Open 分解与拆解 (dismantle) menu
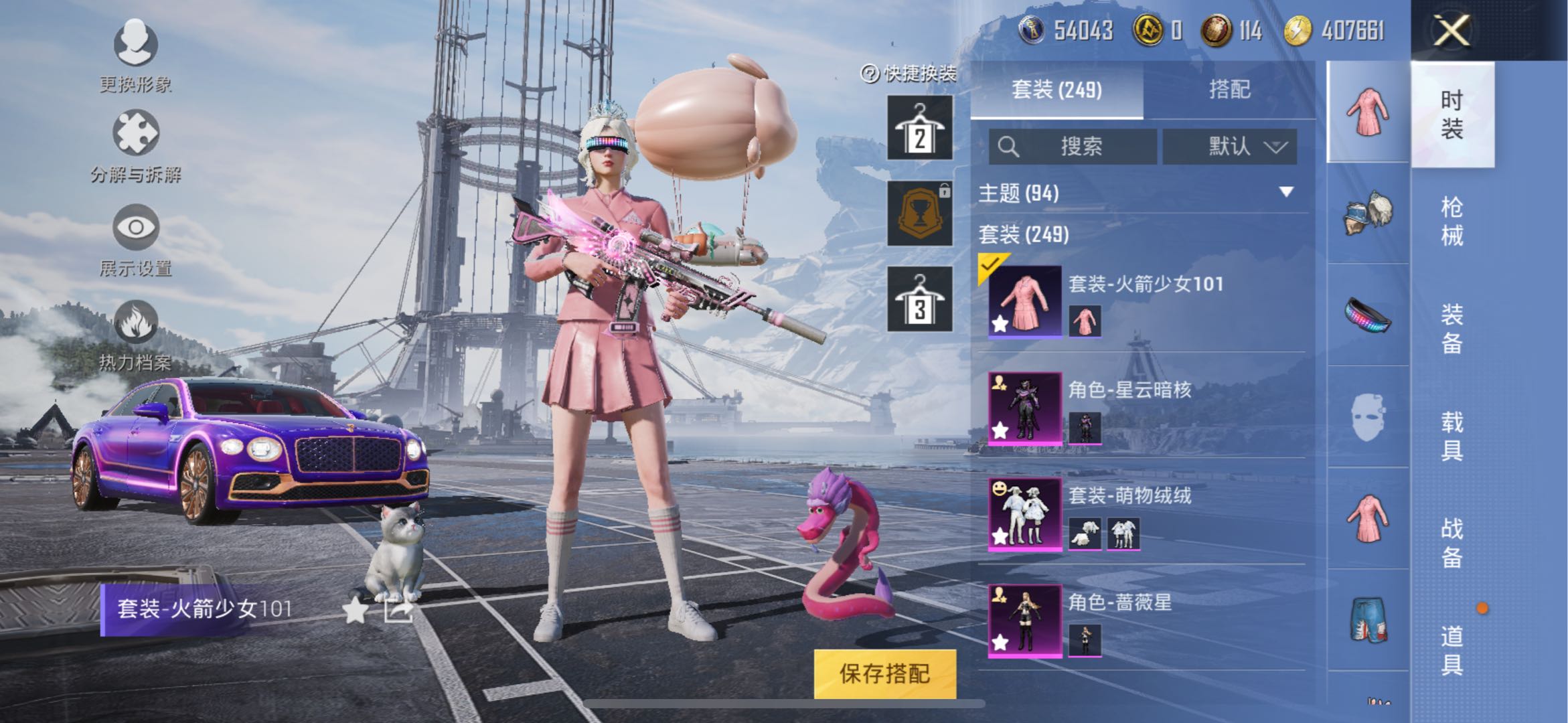This screenshot has width=1568, height=723. coord(136,134)
